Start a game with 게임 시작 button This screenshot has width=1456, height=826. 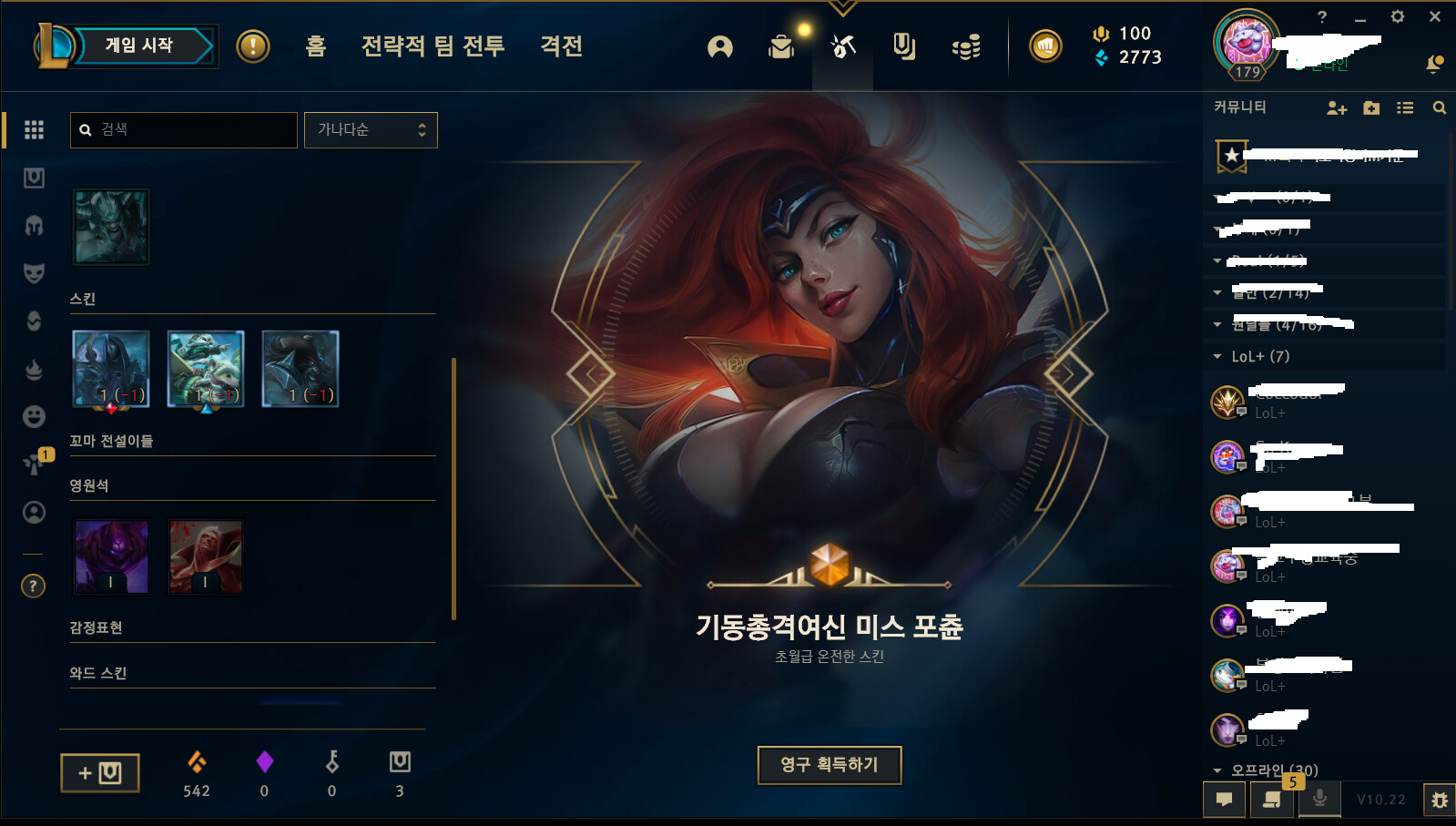pyautogui.click(x=139, y=46)
